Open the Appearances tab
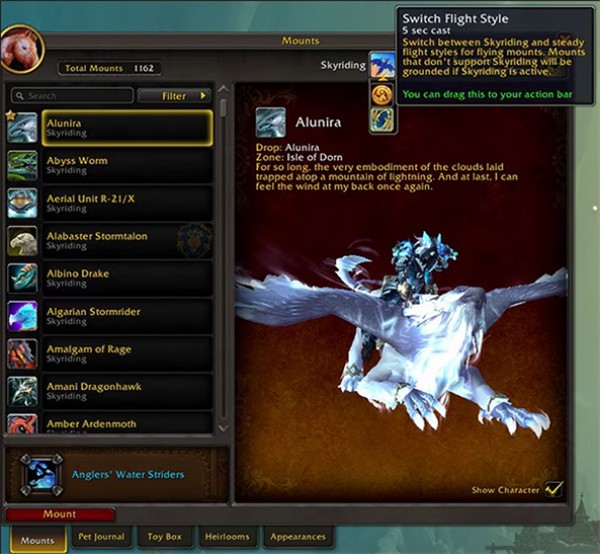 (x=296, y=537)
